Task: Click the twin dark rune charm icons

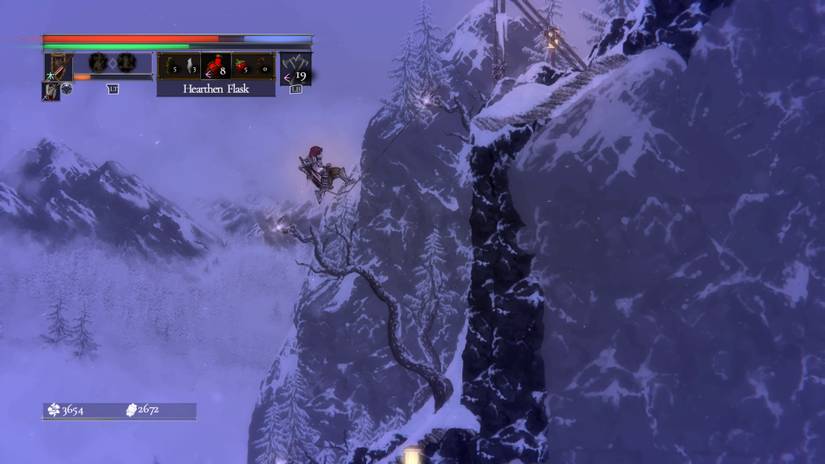Action: click(112, 63)
